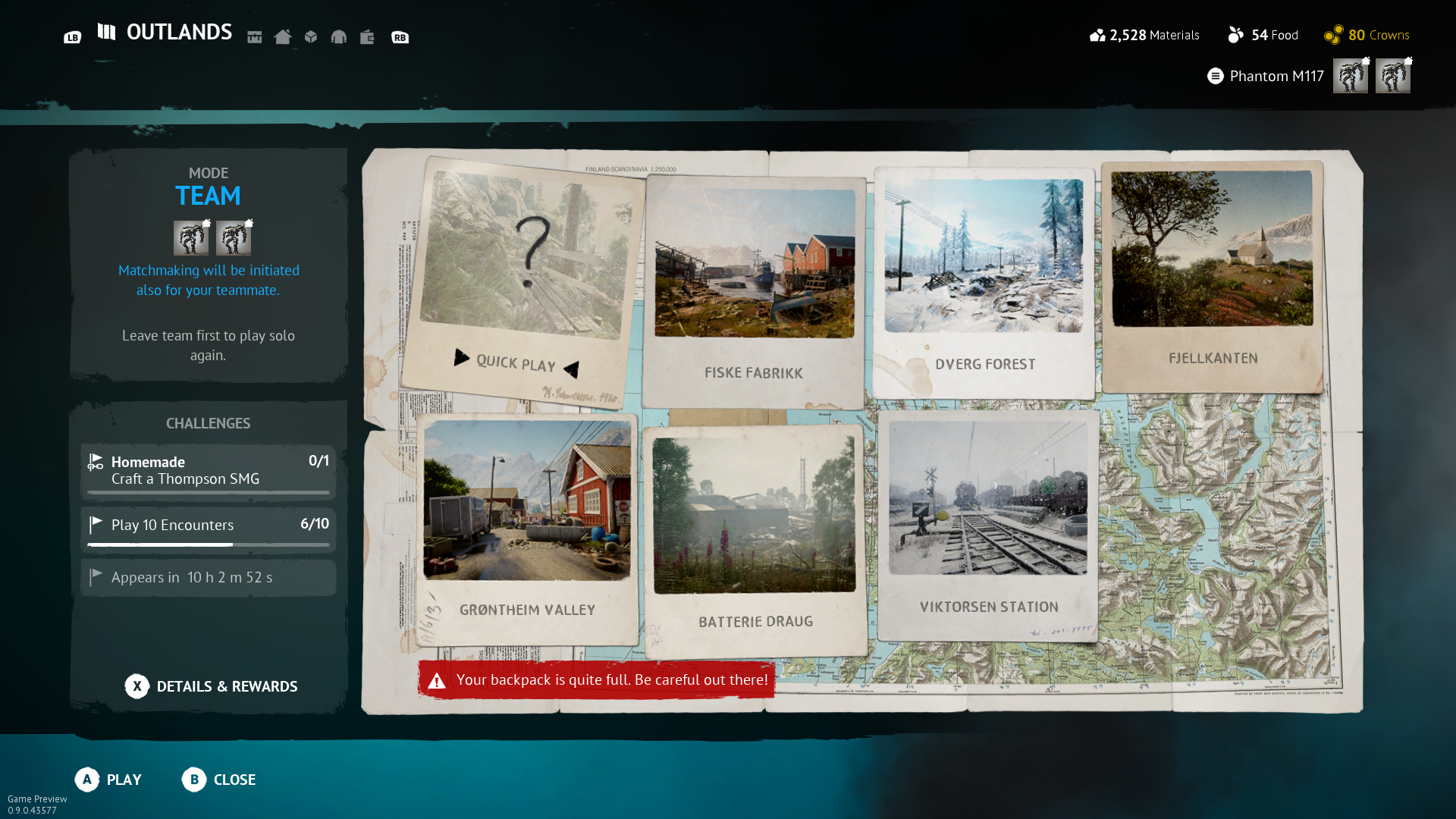Select the Quick Play map card
This screenshot has width=1456, height=819.
click(523, 281)
